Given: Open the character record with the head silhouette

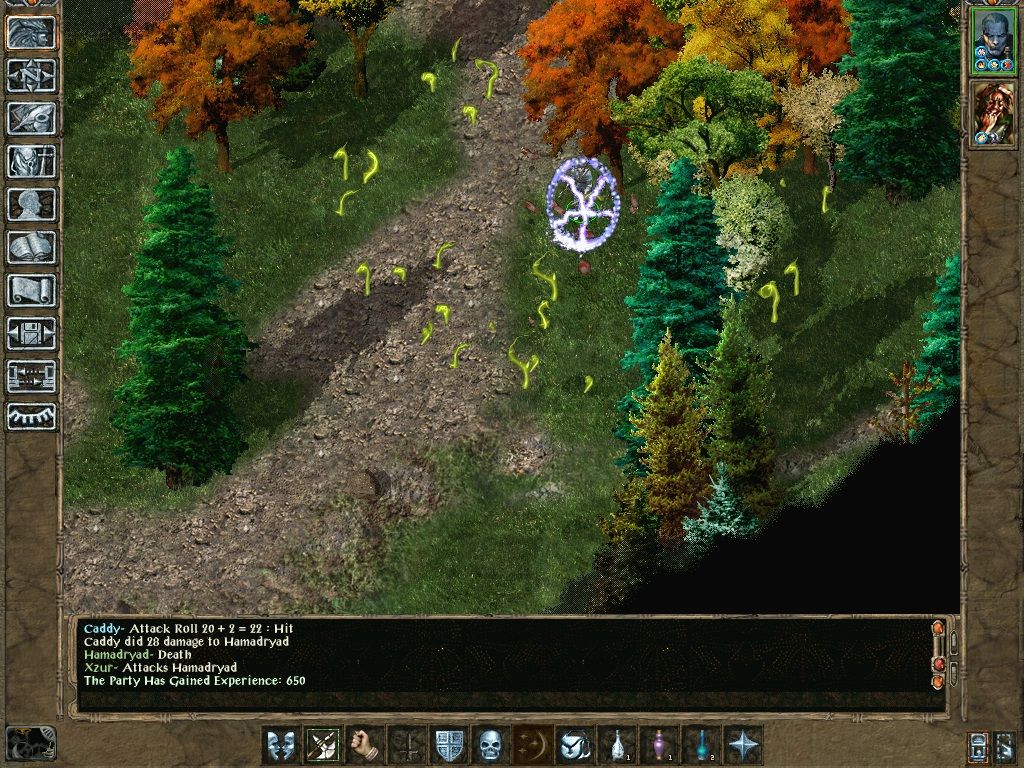Looking at the screenshot, I should coord(31,204).
